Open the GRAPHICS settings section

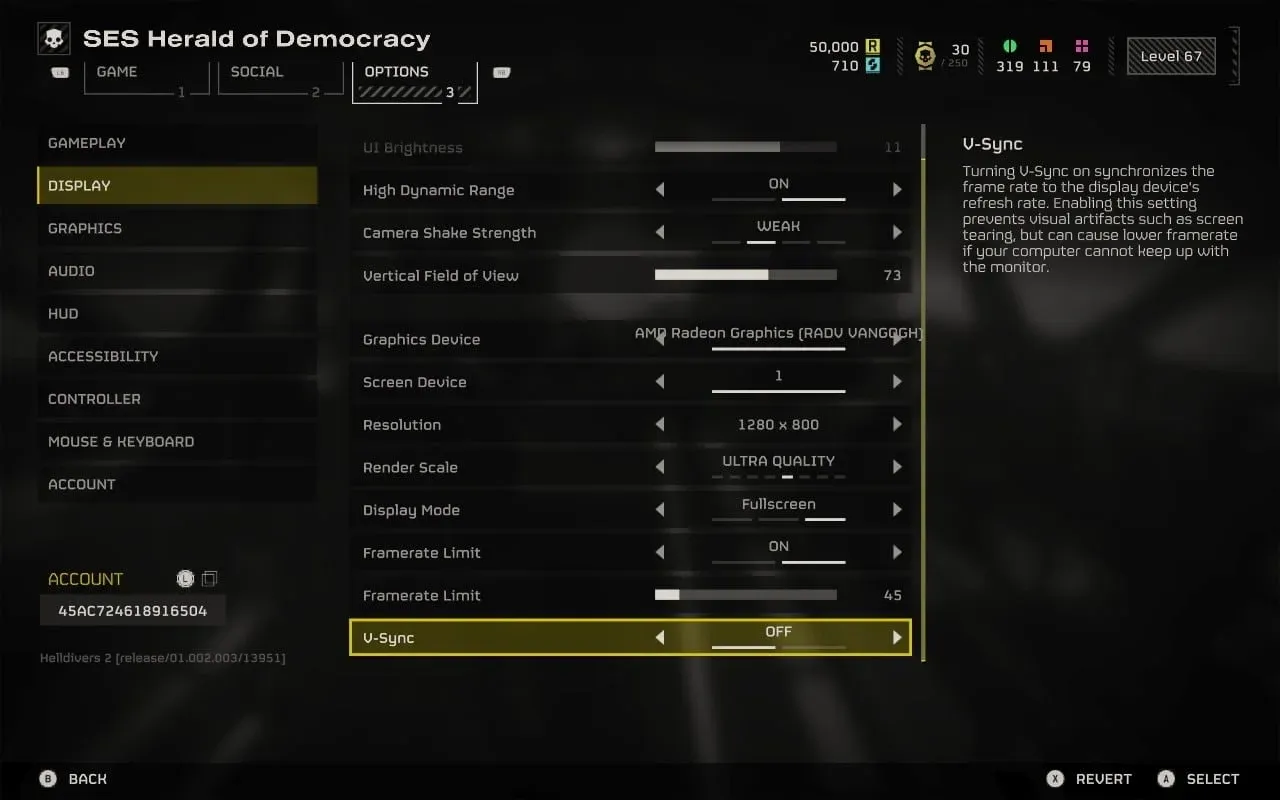[85, 228]
